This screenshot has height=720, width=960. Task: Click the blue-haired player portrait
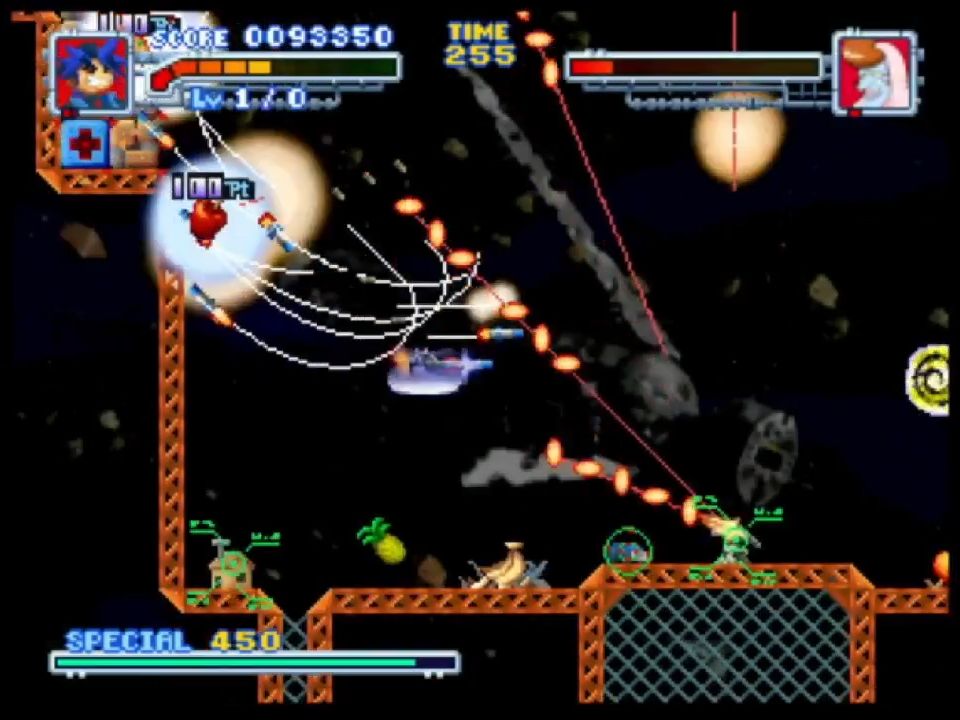click(92, 72)
